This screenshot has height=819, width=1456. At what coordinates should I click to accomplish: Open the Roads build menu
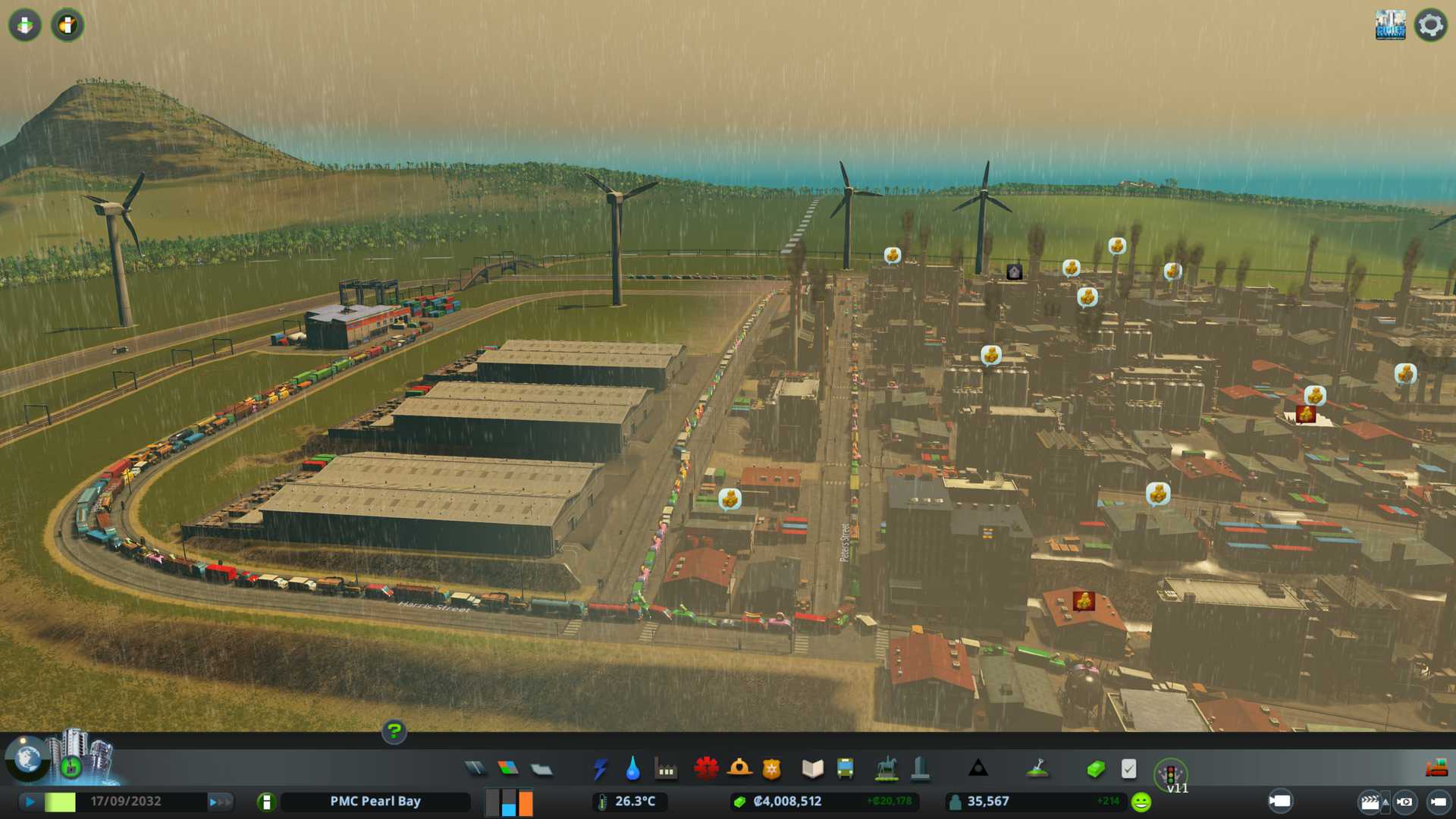point(475,769)
